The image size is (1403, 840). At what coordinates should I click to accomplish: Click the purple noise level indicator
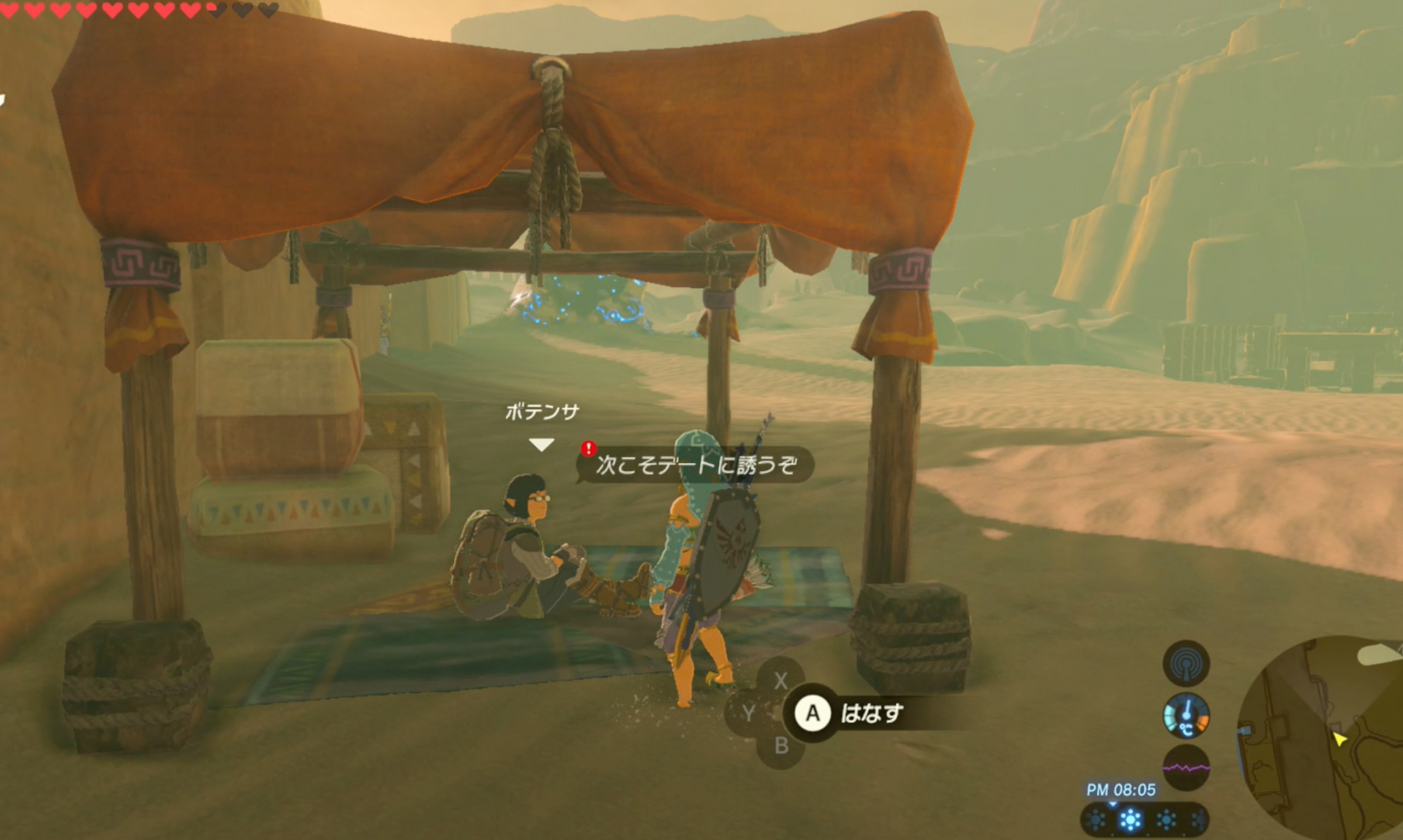click(1185, 767)
